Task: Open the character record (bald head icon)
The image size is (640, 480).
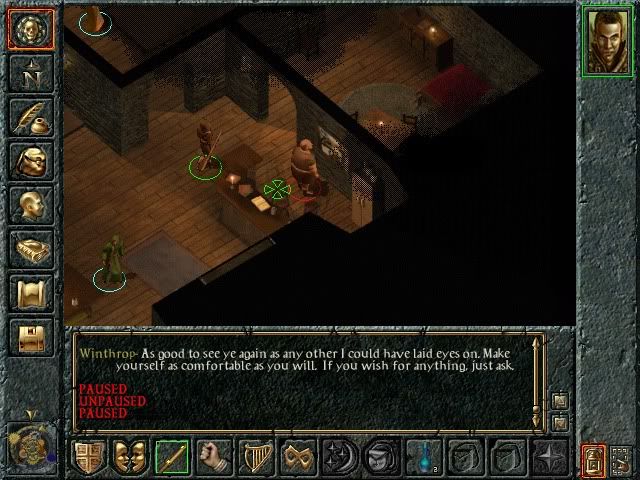Action: tap(30, 206)
